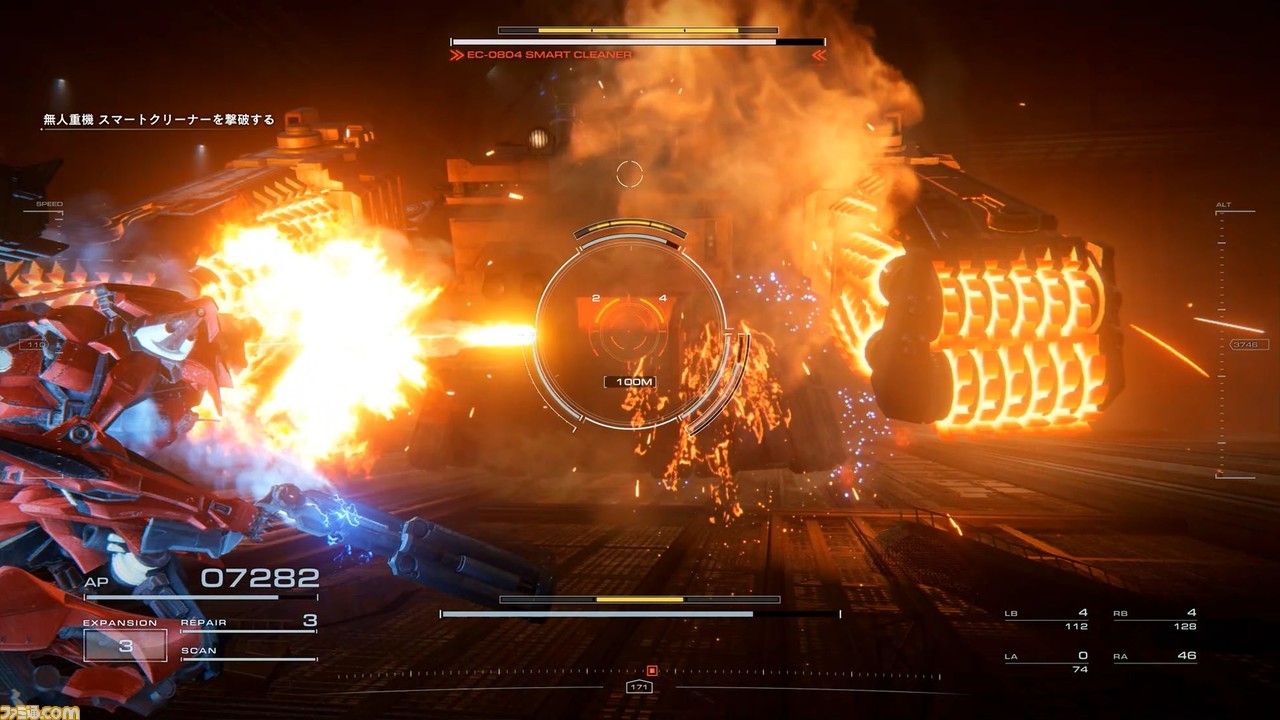Select the RB shoulder weapon slot
The width and height of the screenshot is (1280, 720).
[x=1155, y=619]
